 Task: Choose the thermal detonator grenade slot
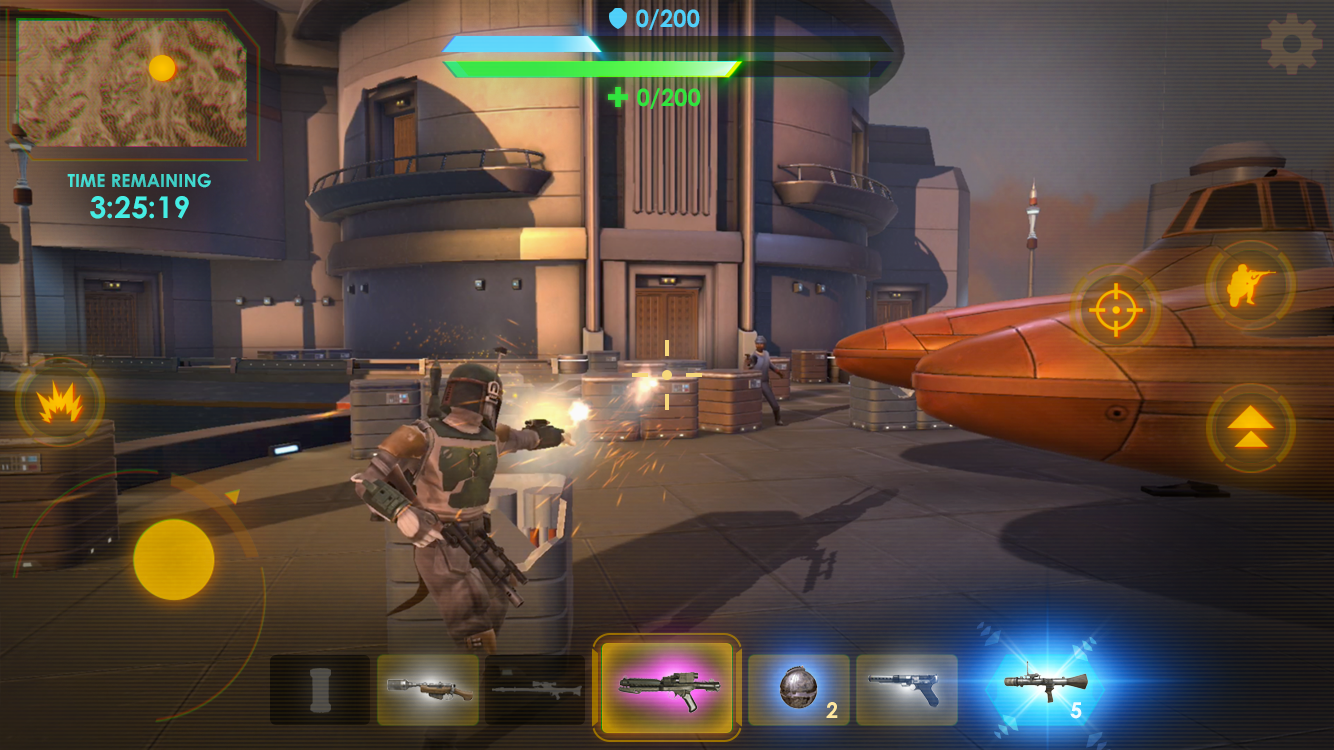[799, 689]
